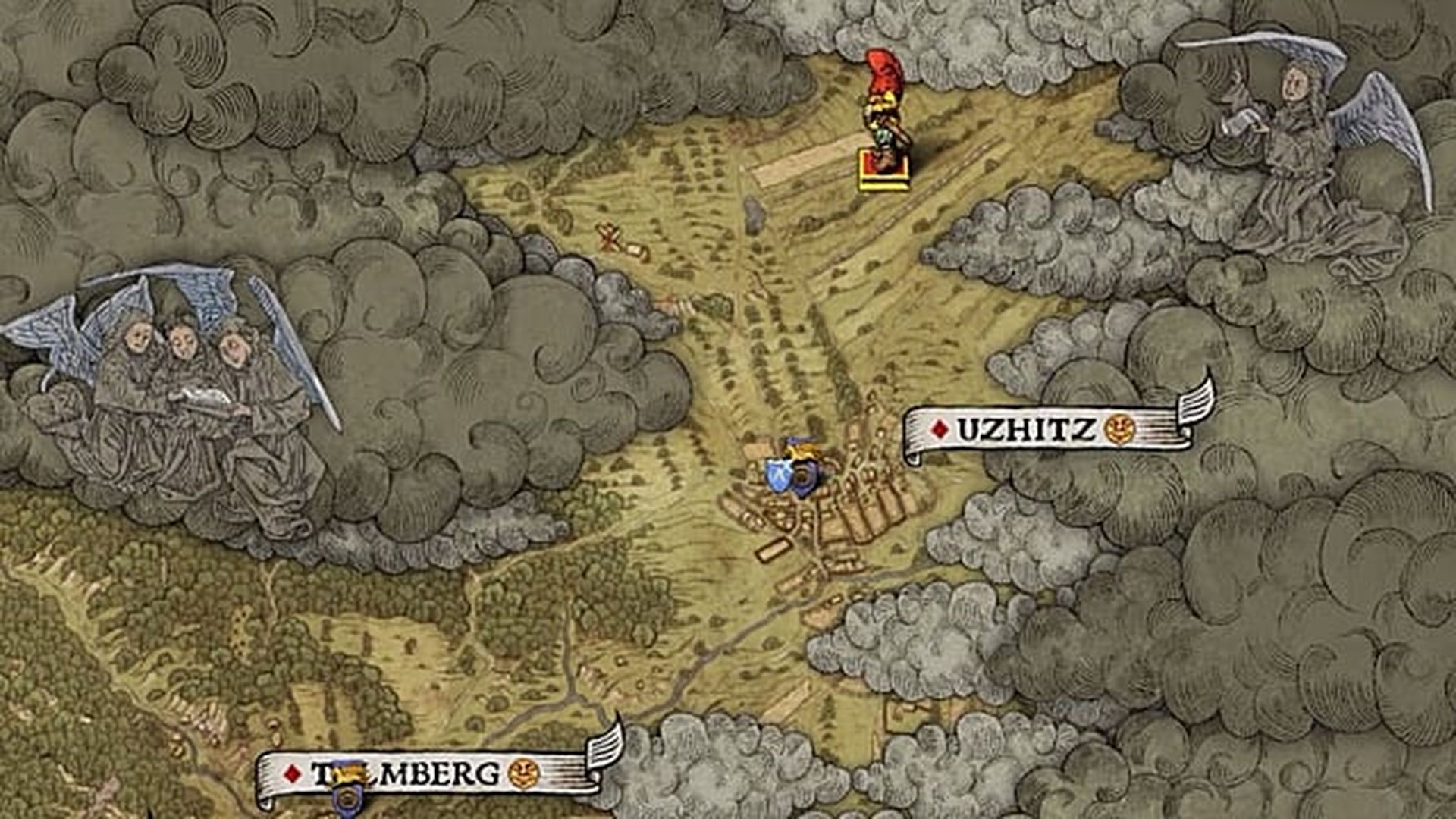The image size is (1456, 819).
Task: Click the red crossed map marker
Action: [x=610, y=238]
